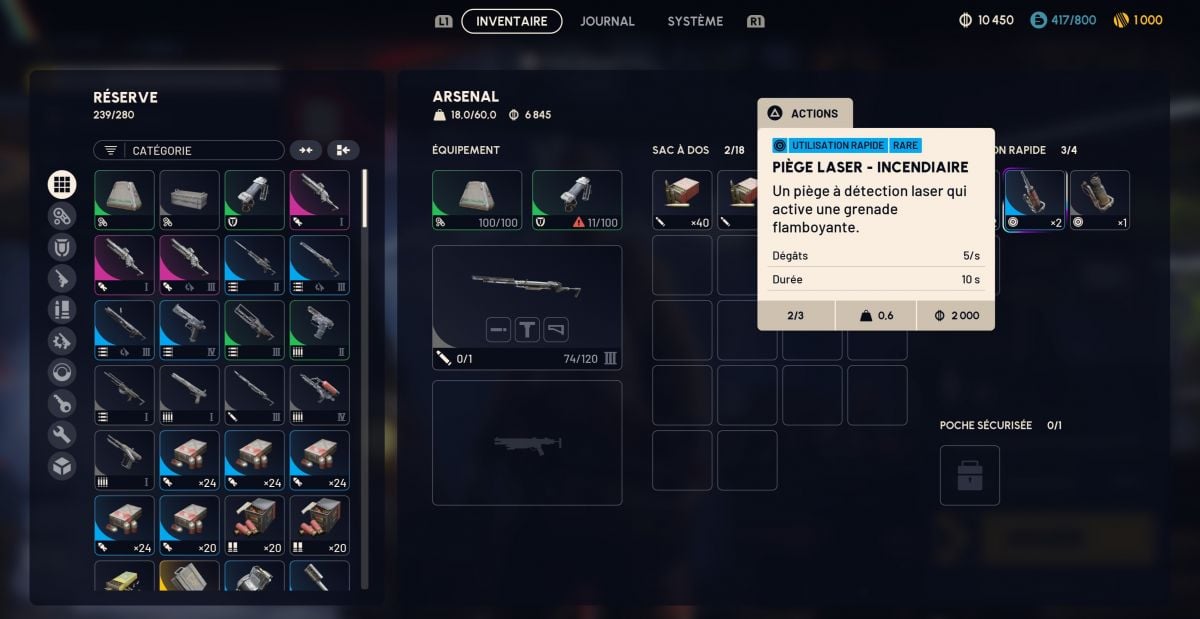Image resolution: width=1200 pixels, height=619 pixels.
Task: Select the equipped augment with 100/100 durability
Action: coord(477,200)
